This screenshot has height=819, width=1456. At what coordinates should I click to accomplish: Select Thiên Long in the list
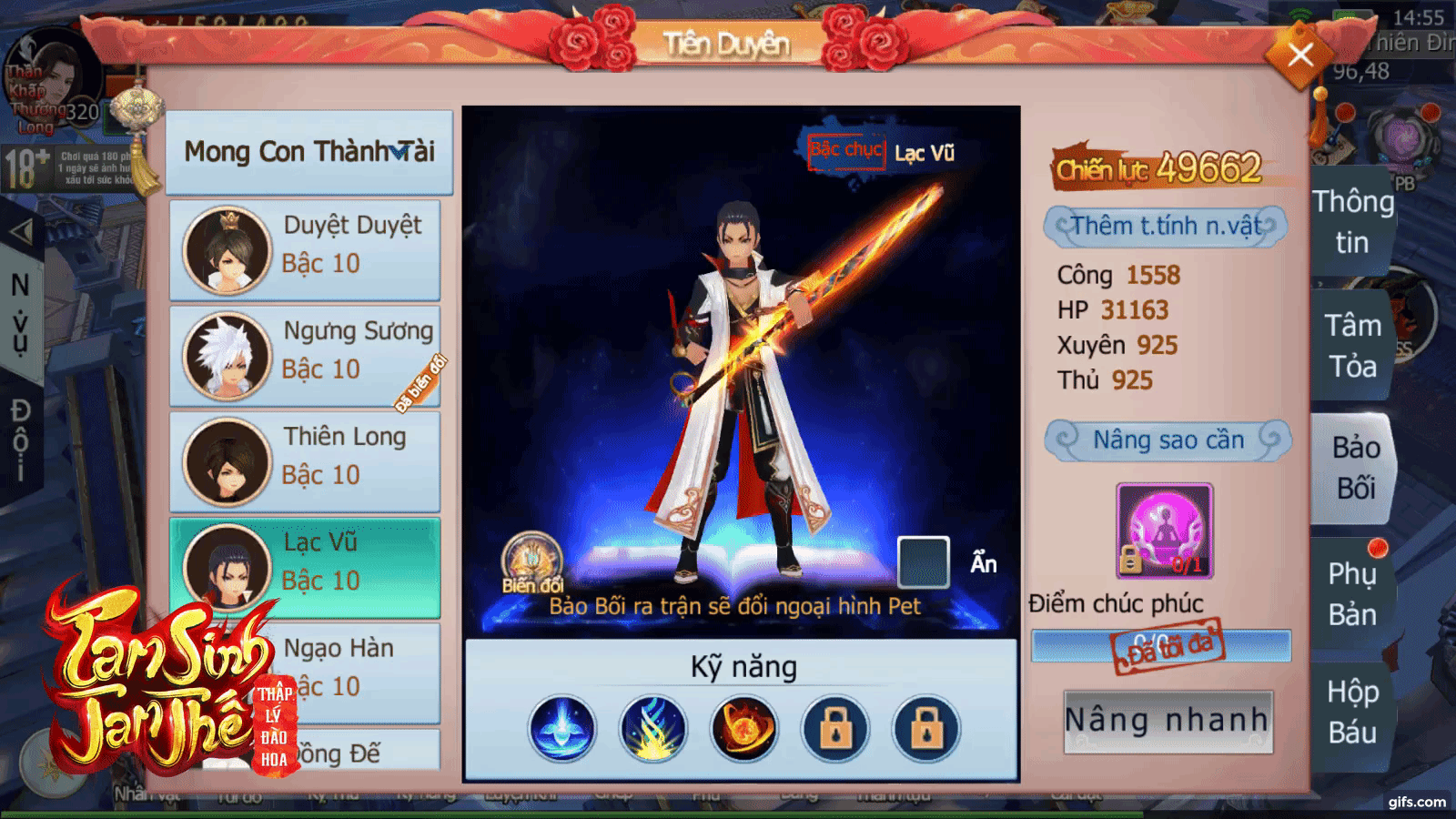pyautogui.click(x=305, y=461)
